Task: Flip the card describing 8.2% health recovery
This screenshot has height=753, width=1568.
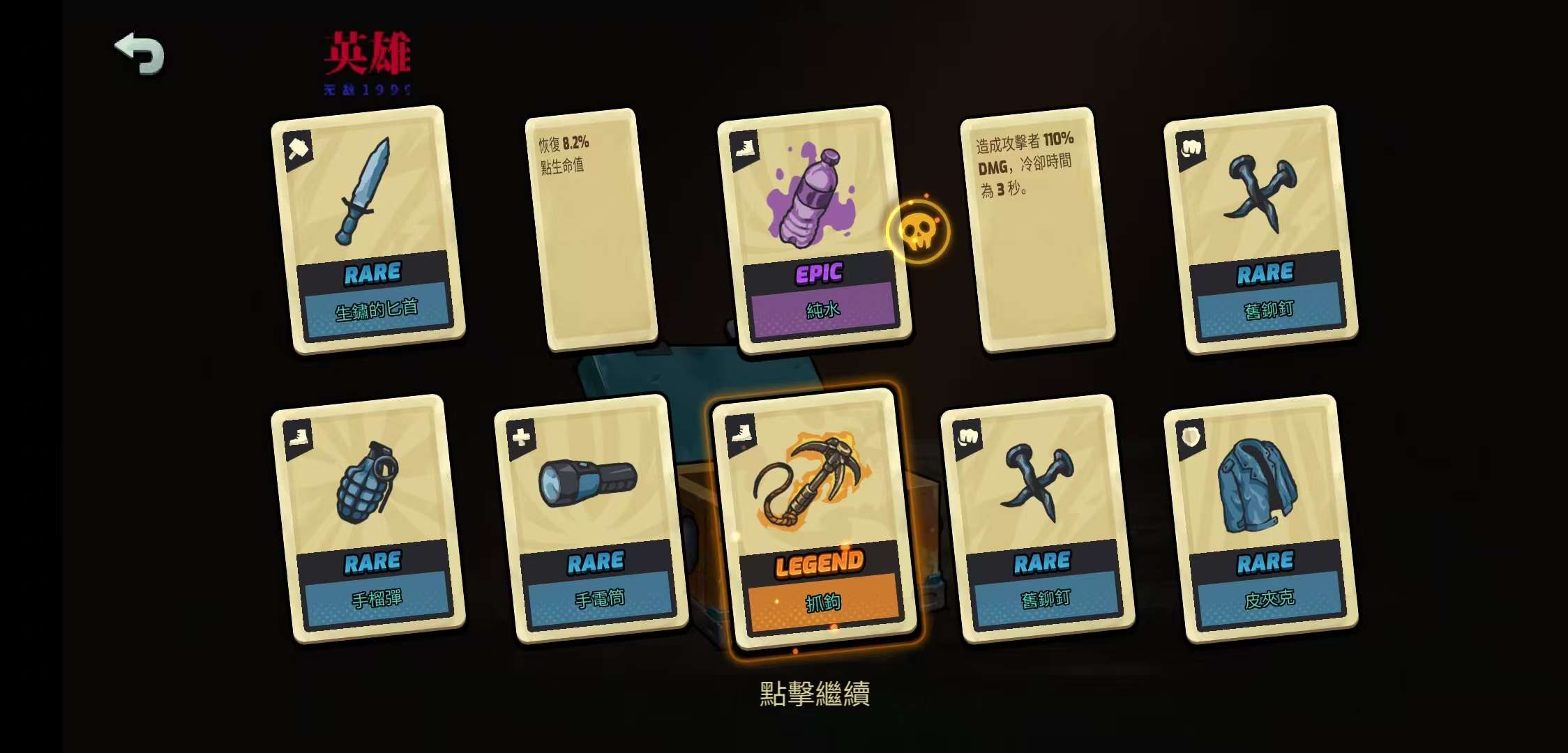Action: [x=591, y=229]
